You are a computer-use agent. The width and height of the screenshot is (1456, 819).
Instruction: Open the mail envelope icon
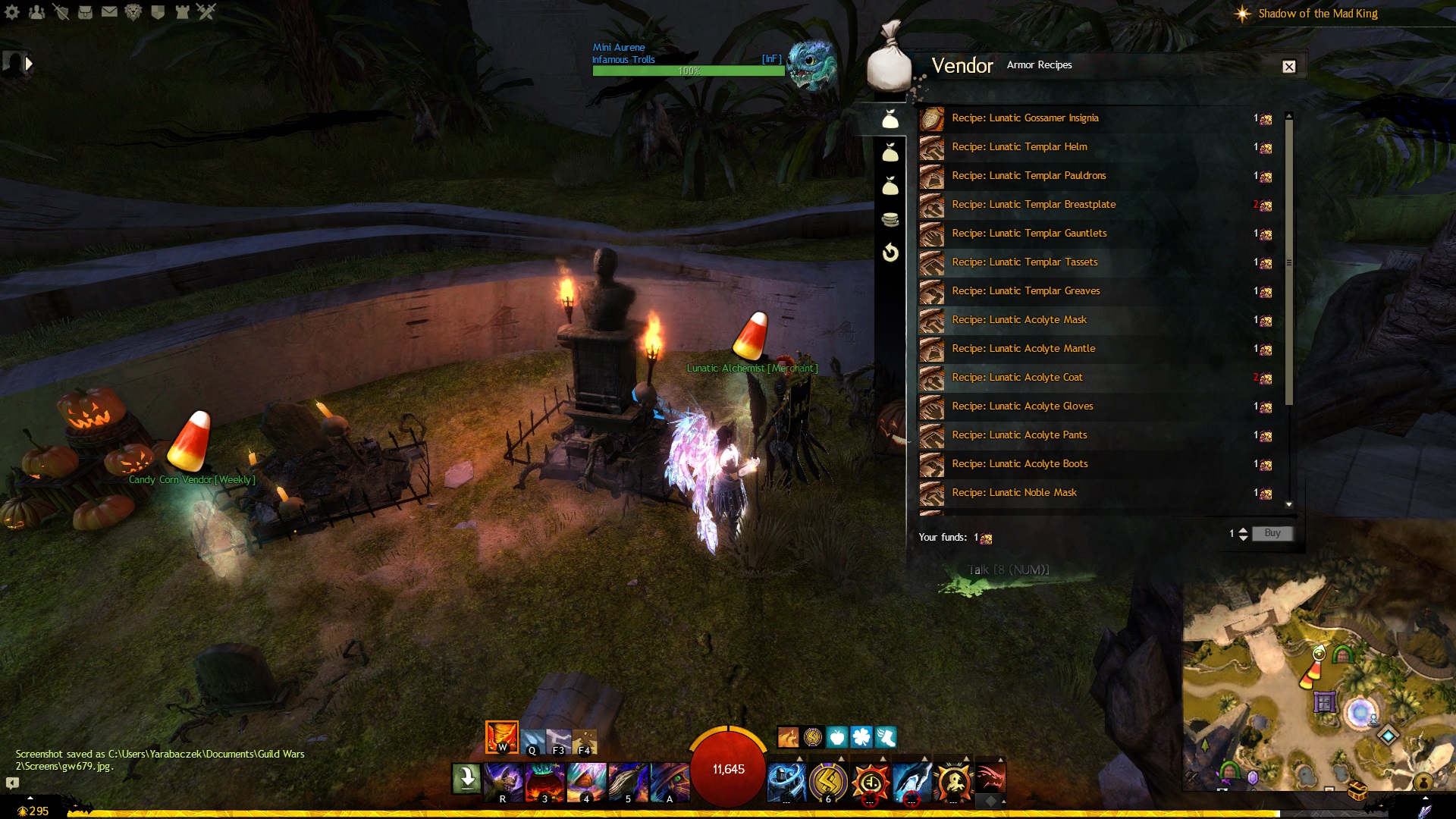tap(109, 12)
